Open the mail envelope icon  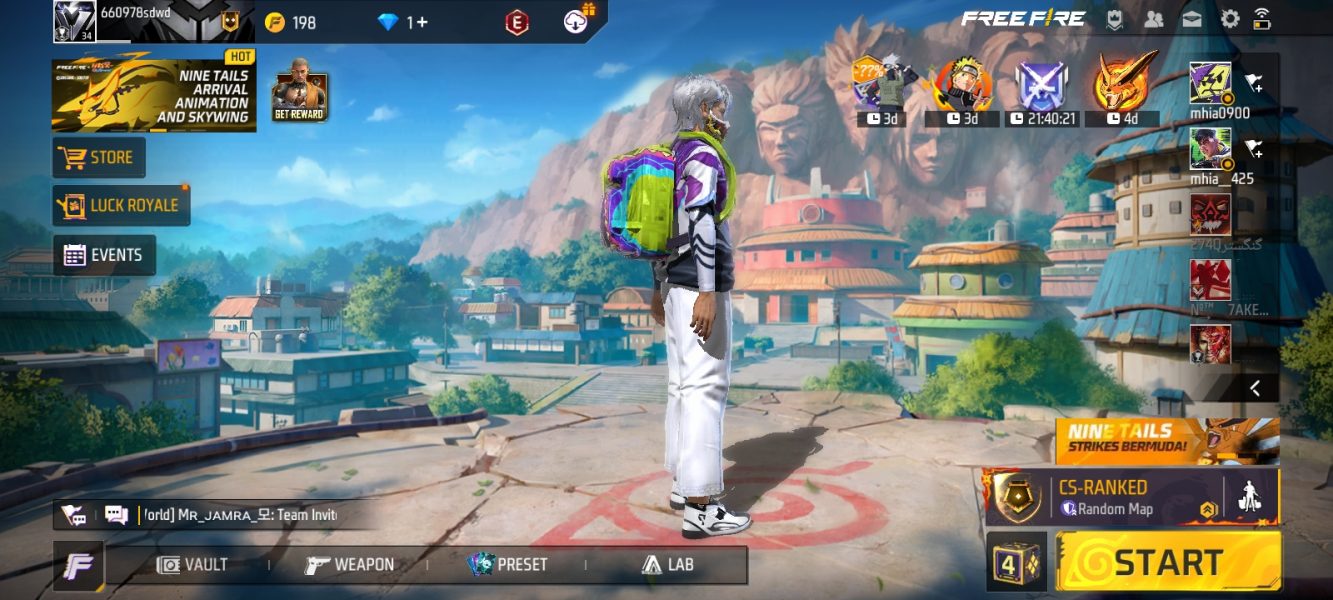[x=1192, y=19]
